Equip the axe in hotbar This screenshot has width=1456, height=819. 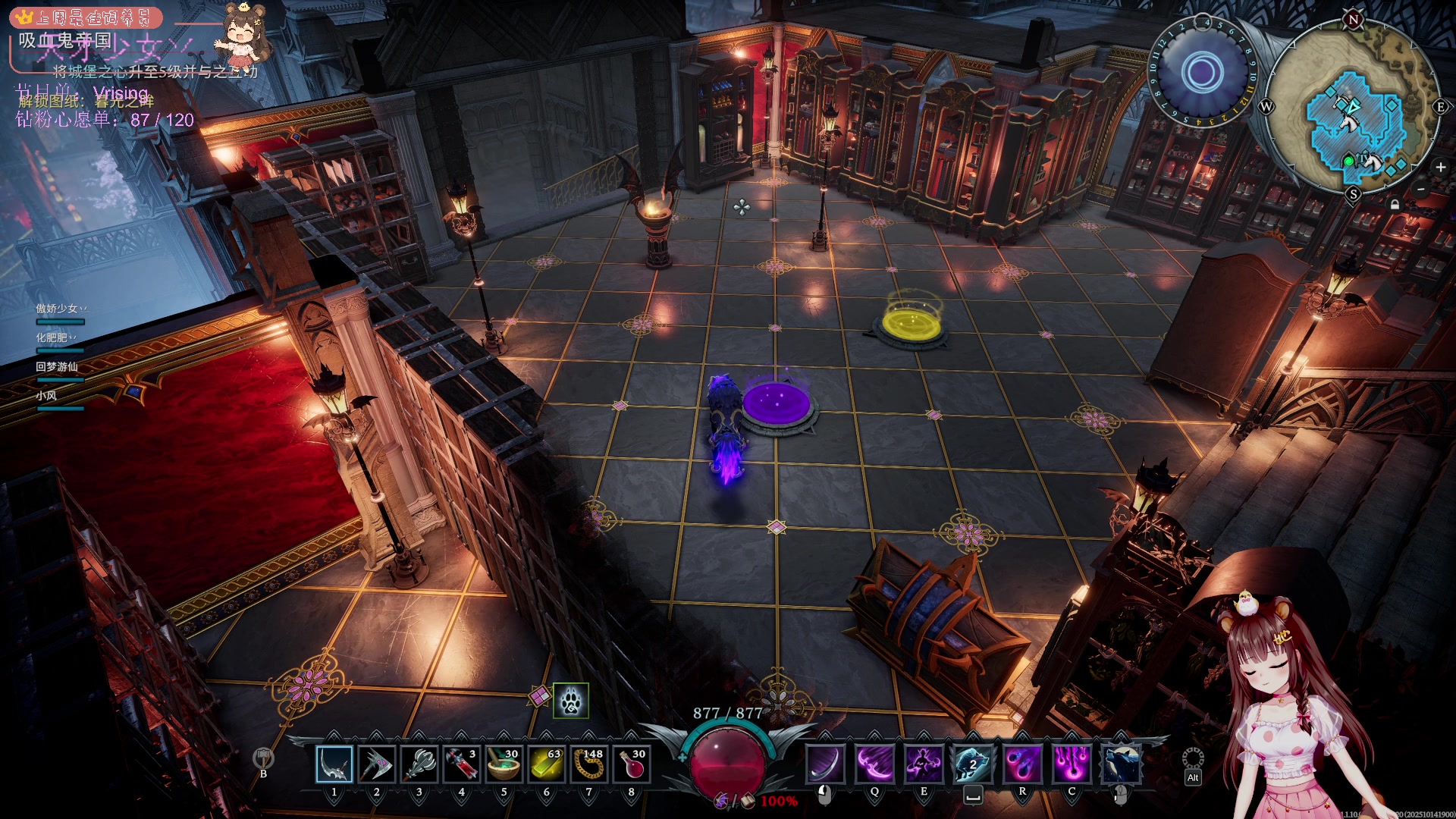click(377, 764)
